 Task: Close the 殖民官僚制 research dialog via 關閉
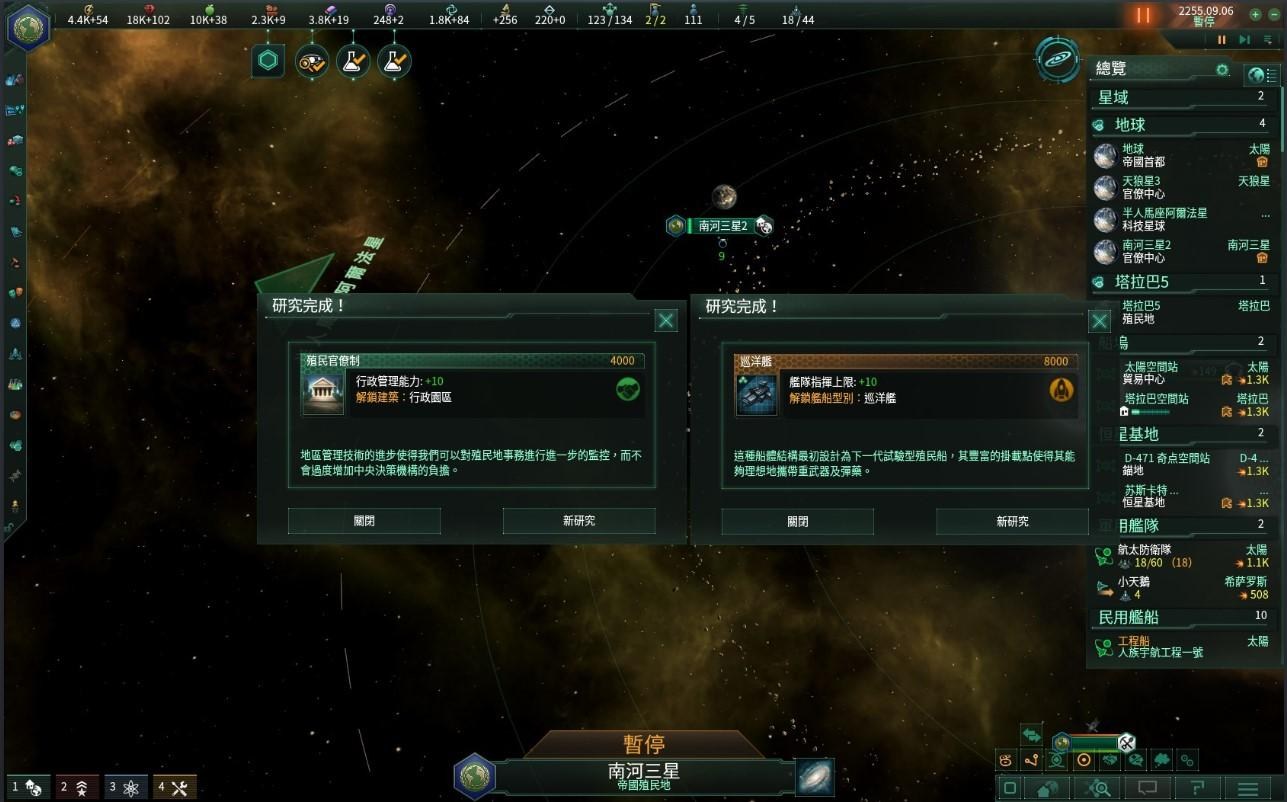pyautogui.click(x=364, y=521)
